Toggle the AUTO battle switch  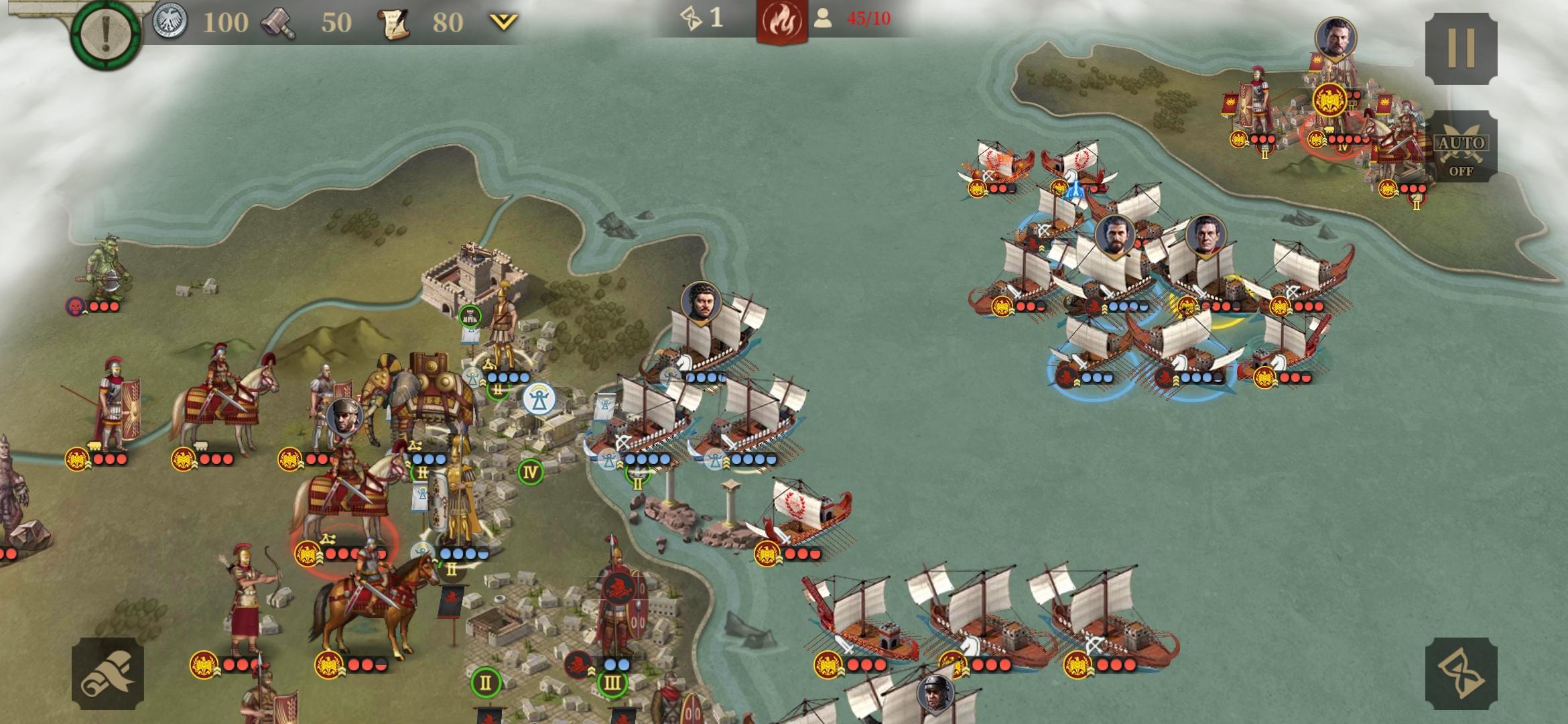[1461, 149]
